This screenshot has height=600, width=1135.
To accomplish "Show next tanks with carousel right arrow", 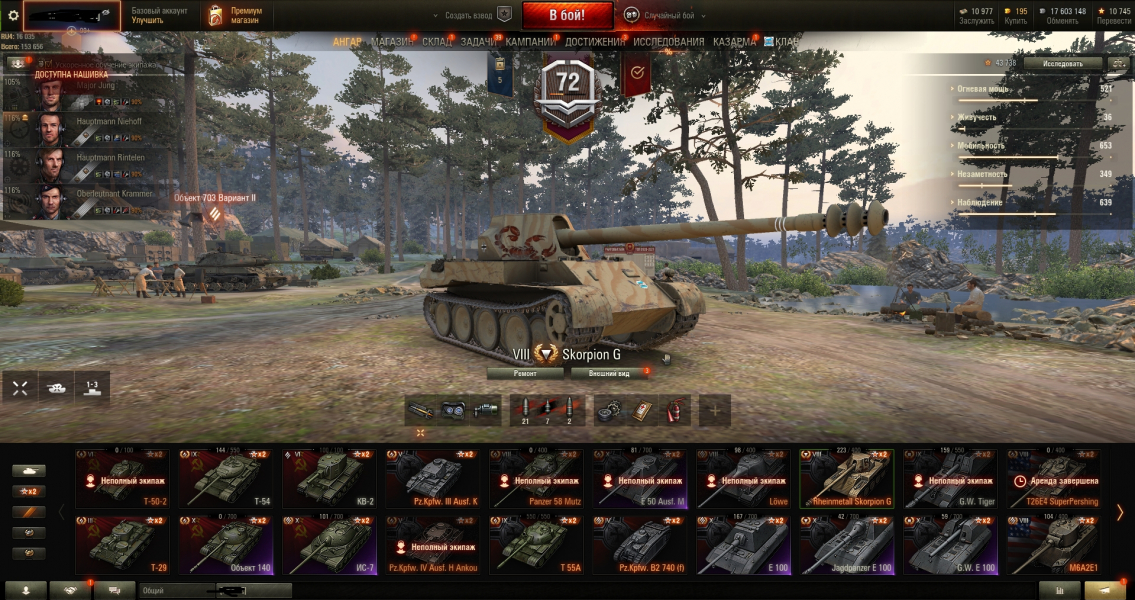I will 1120,512.
